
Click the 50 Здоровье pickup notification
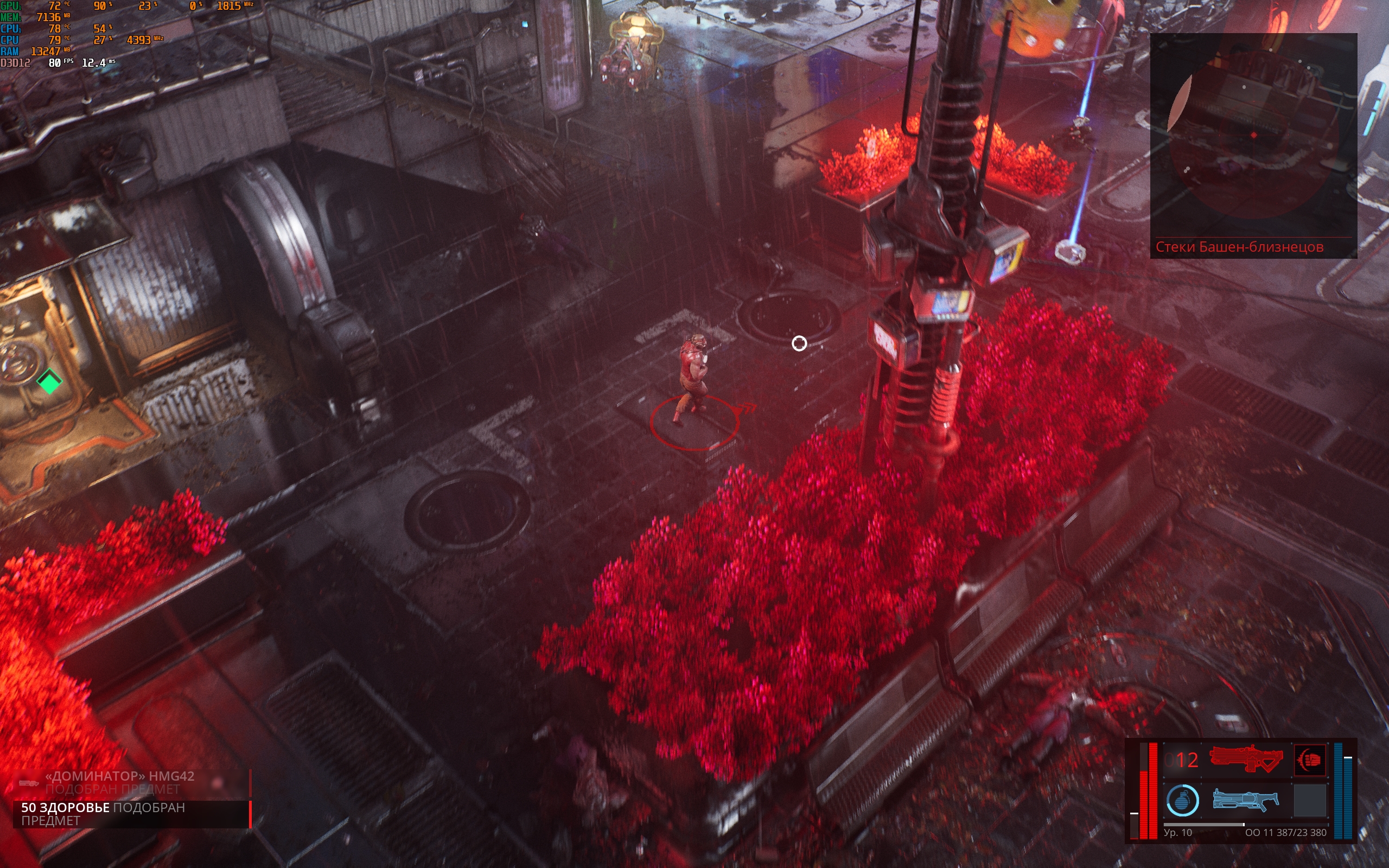tap(132, 813)
